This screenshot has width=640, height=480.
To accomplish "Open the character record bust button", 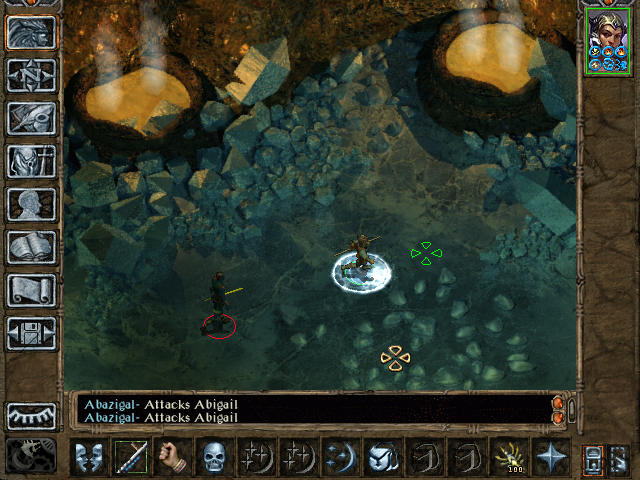I will (31, 204).
